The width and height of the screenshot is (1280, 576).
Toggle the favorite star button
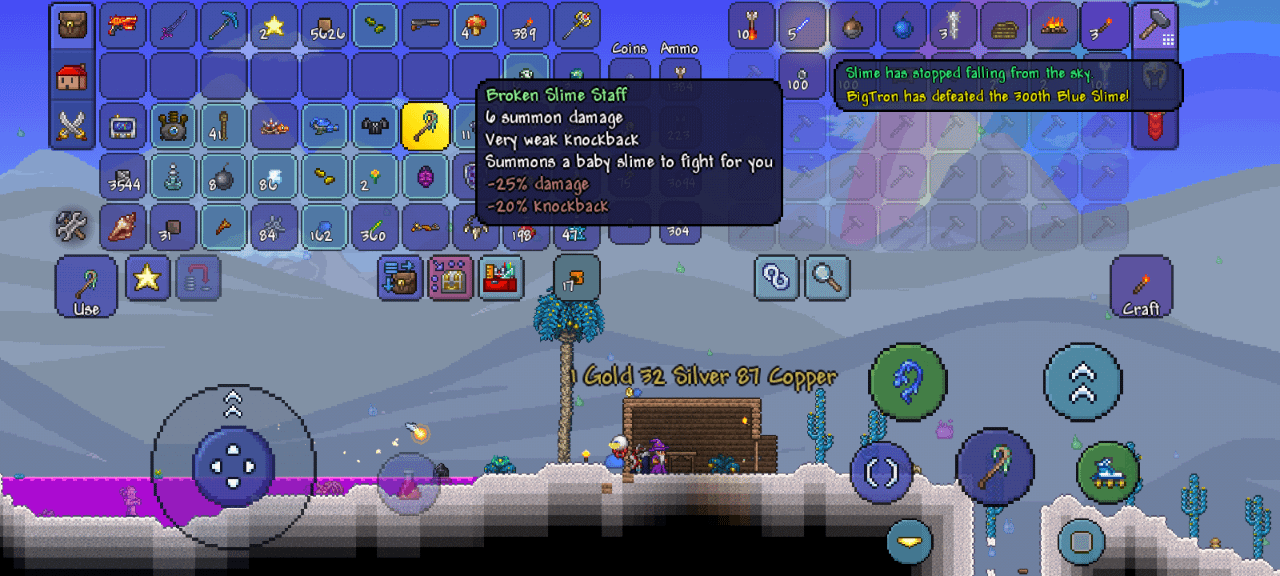click(147, 278)
